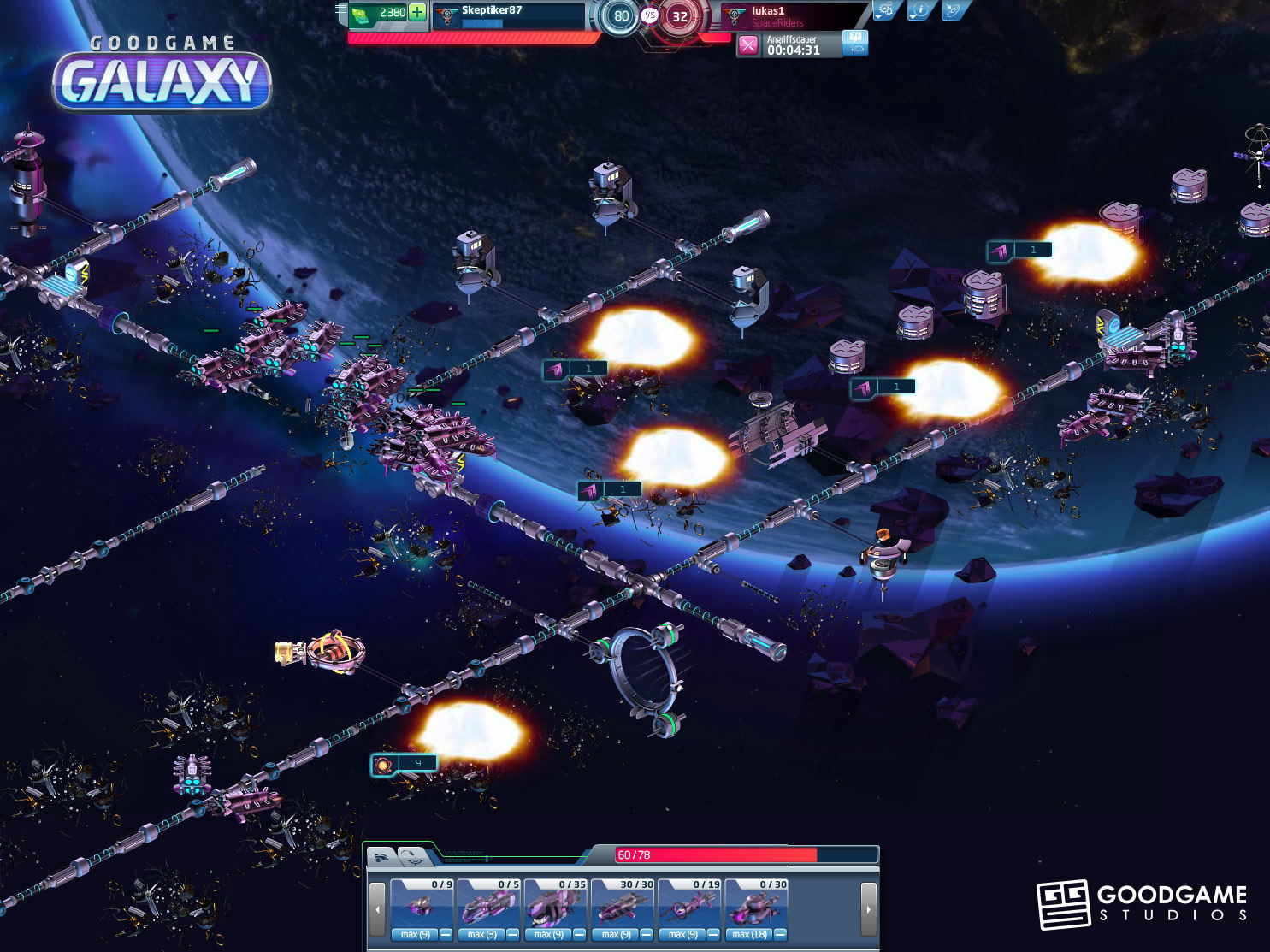The image size is (1270, 952).
Task: Abort the attack with the pink X button
Action: pos(748,45)
